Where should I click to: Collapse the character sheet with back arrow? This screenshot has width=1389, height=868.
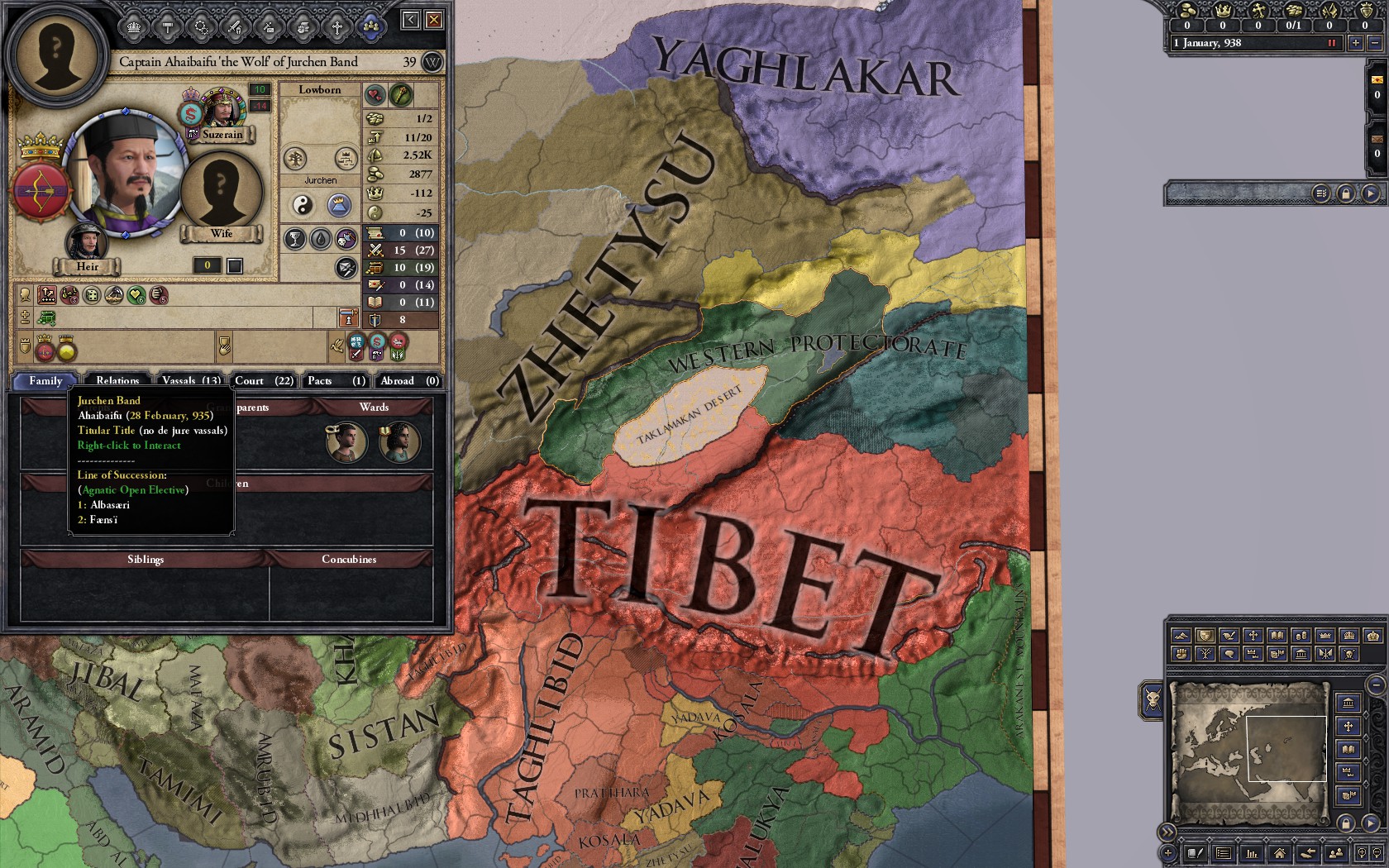(x=410, y=20)
